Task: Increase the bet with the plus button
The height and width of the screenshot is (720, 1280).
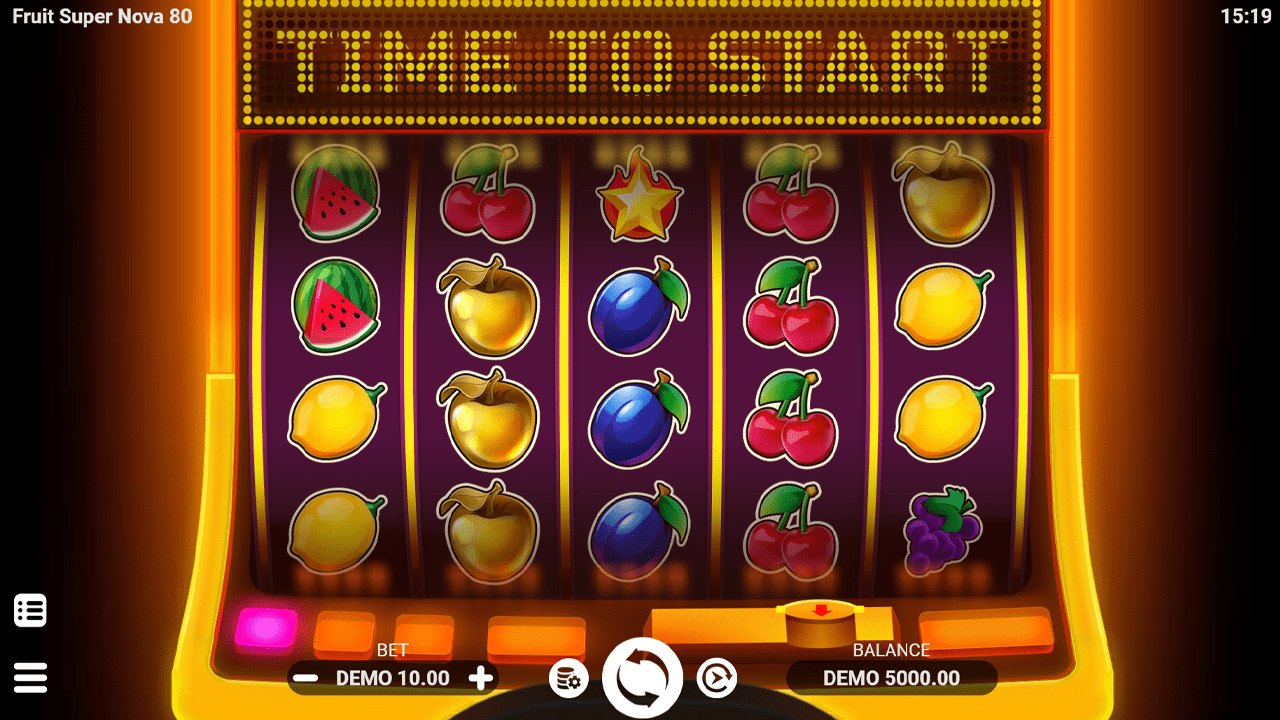Action: click(480, 678)
